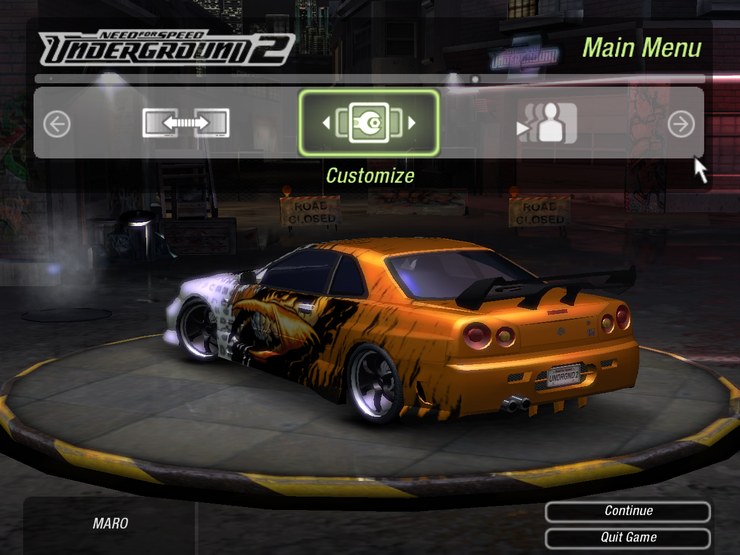
Task: Quit the game
Action: point(628,538)
